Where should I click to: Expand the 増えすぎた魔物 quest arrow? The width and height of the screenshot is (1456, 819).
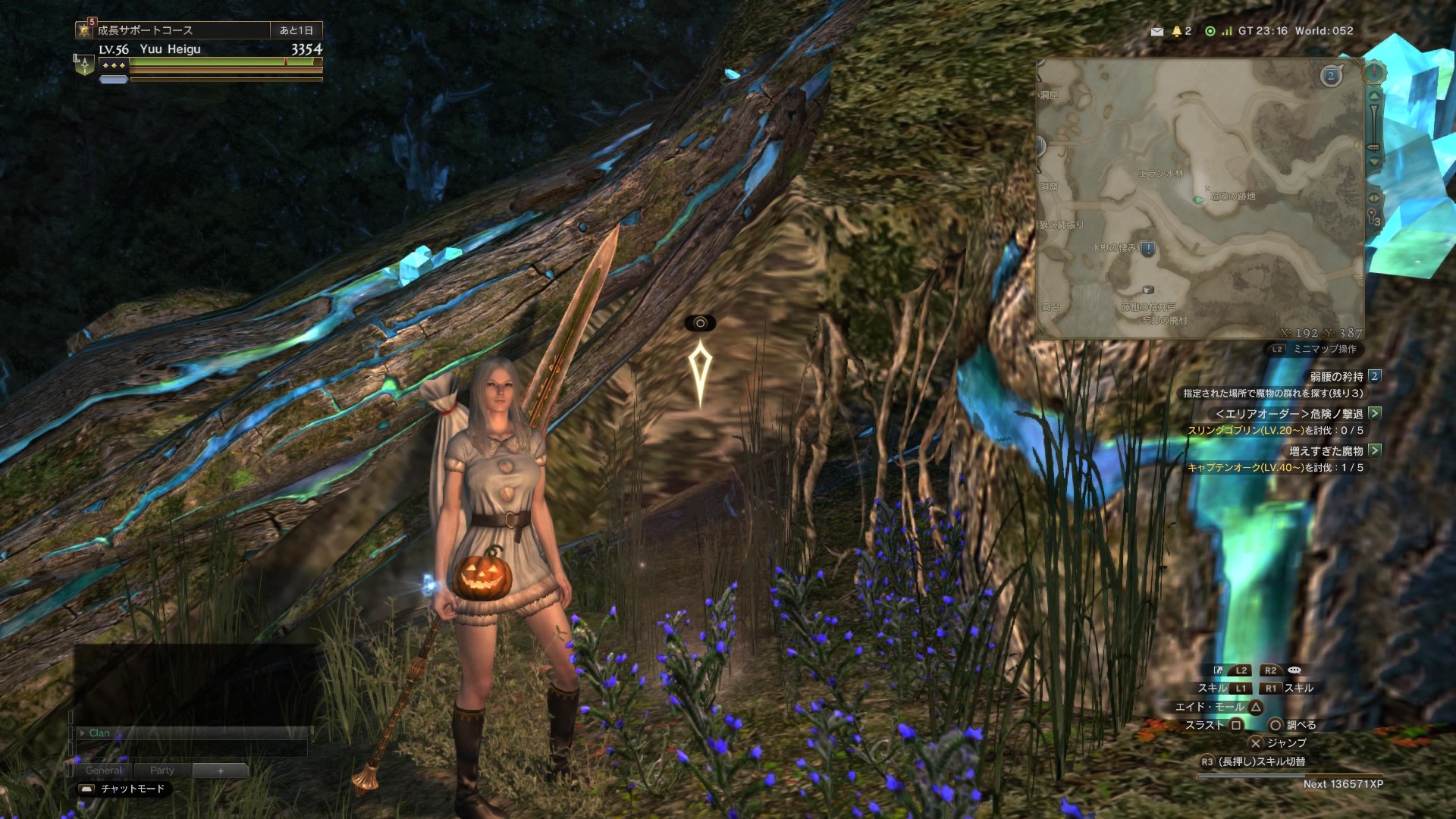pos(1375,450)
